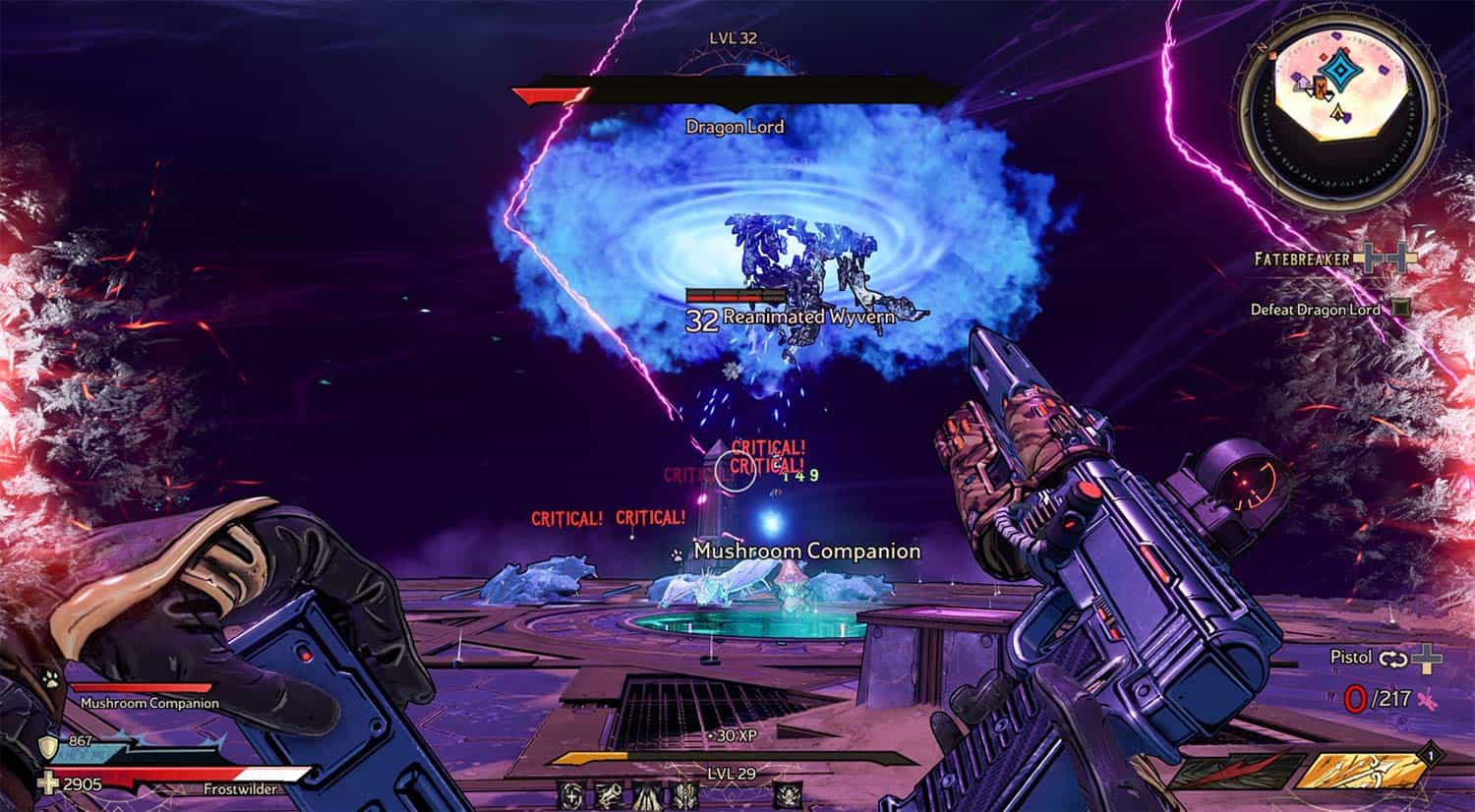Screen dimensions: 1475x812
Task: Select the blue diamond objective marker on minimap
Action: tap(1338, 72)
